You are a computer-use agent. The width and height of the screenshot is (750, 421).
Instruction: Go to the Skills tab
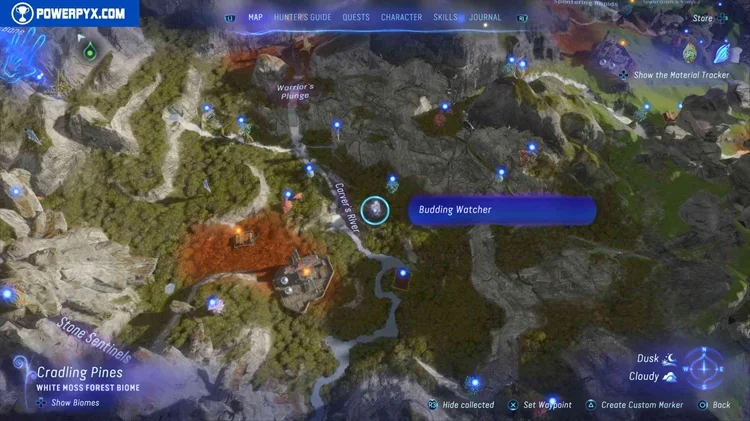[x=445, y=17]
